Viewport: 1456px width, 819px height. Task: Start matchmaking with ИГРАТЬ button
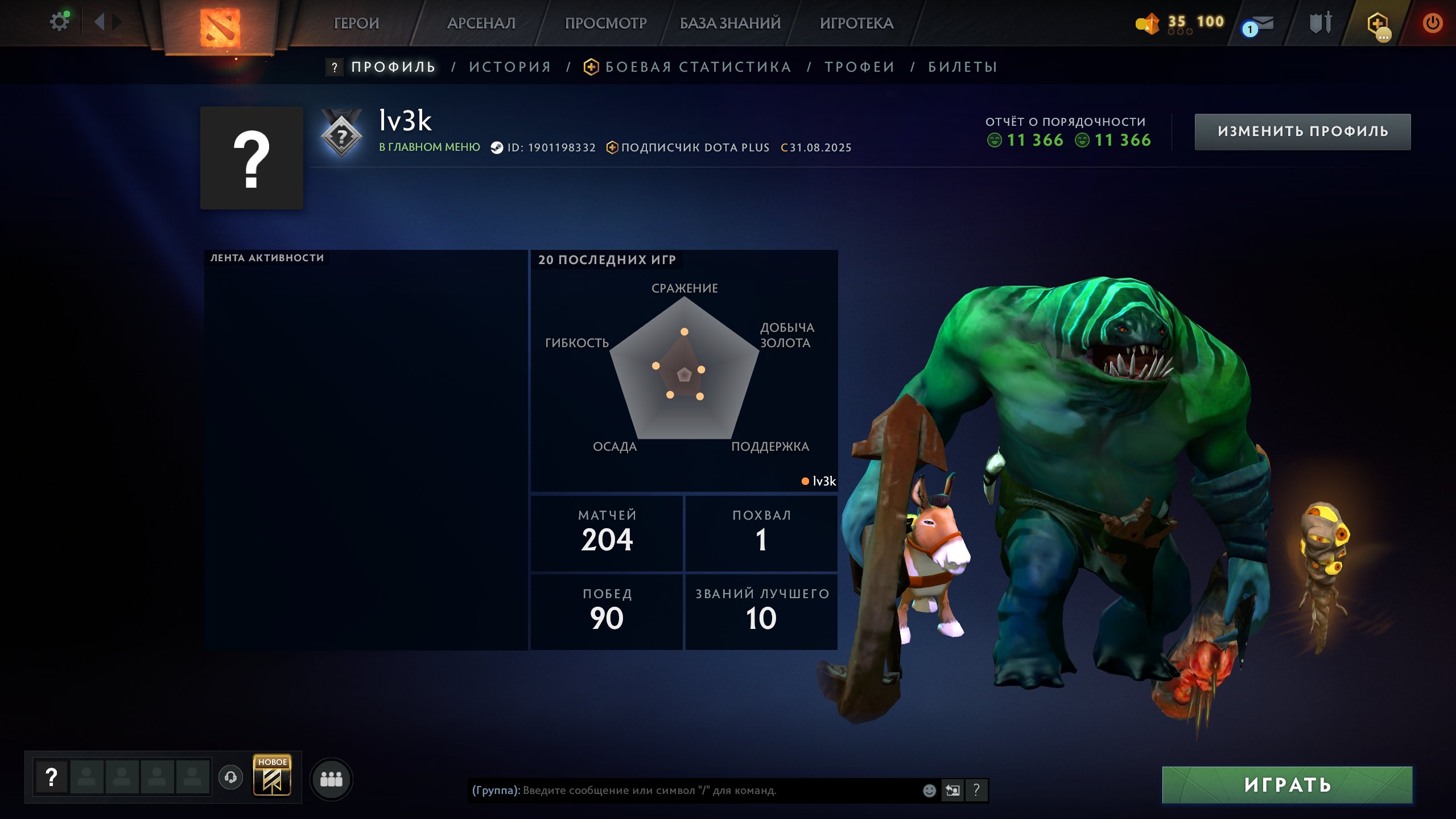coord(1287,785)
